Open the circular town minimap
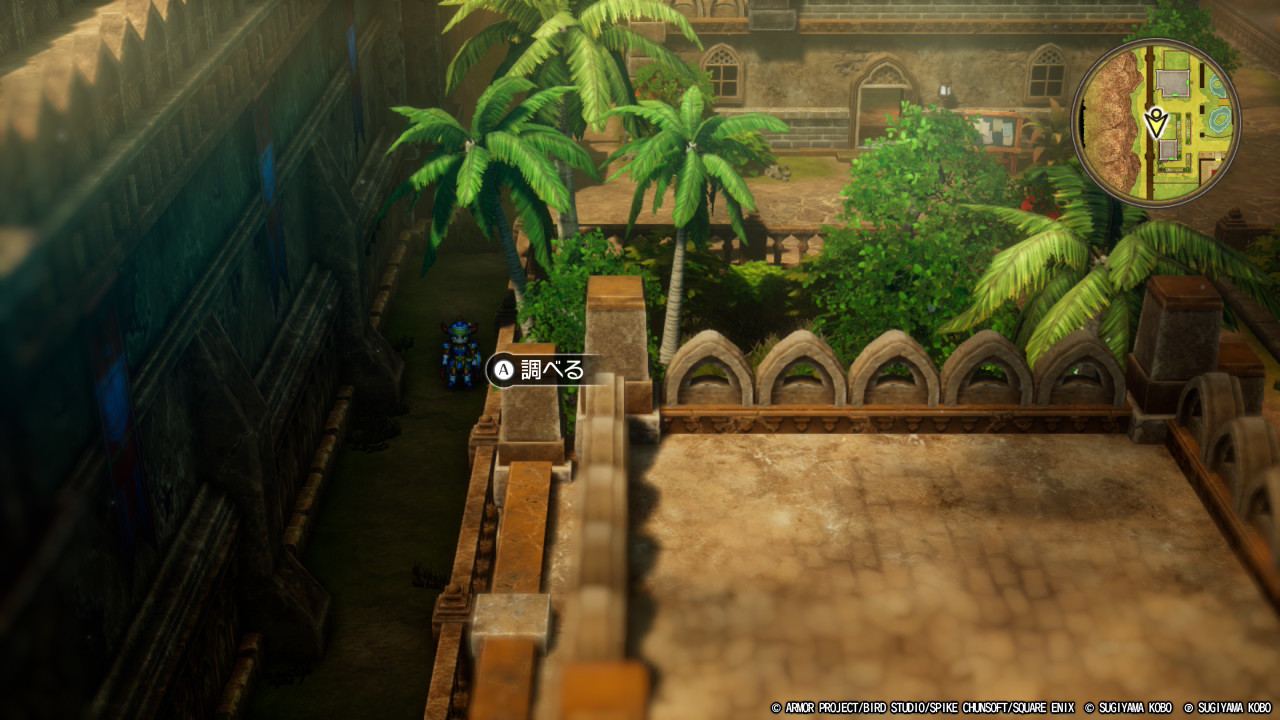The image size is (1280, 720). 1155,123
